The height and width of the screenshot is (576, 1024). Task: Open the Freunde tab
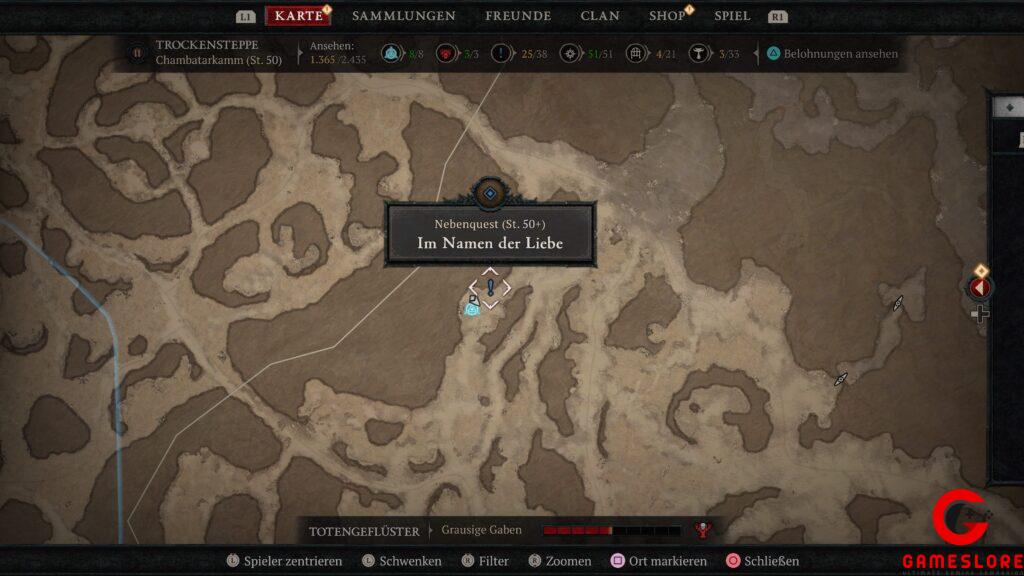pyautogui.click(x=518, y=16)
